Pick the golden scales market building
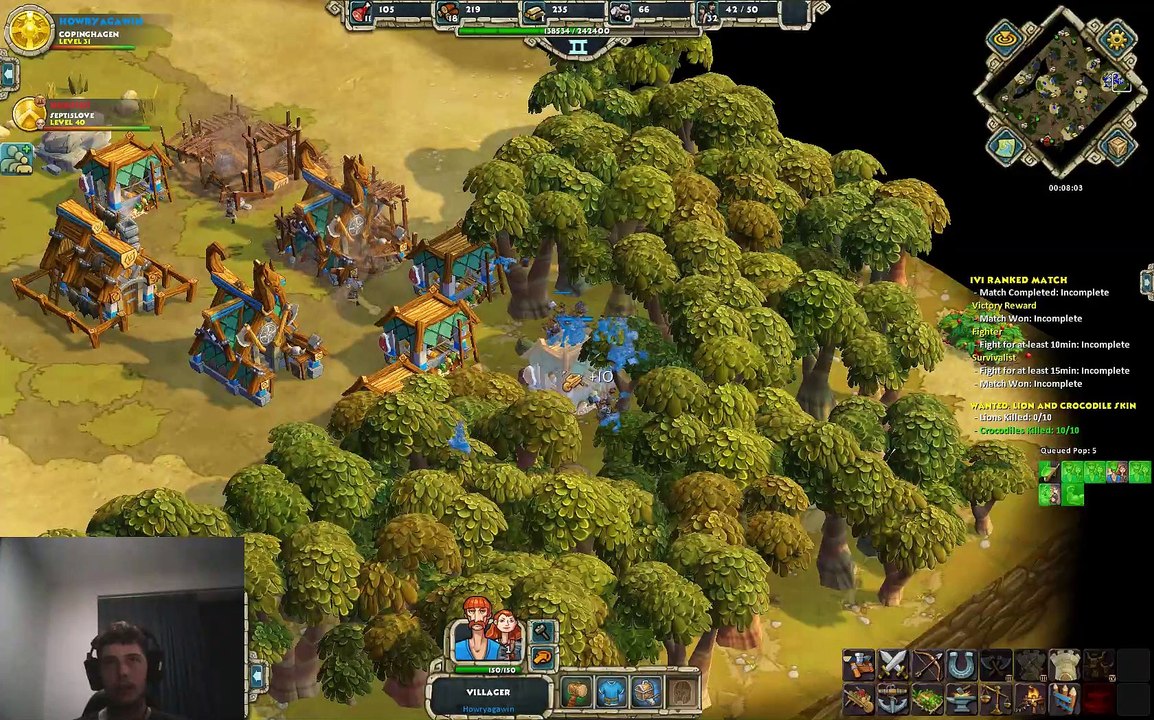Screen dimensions: 1154x720 [x=995, y=698]
